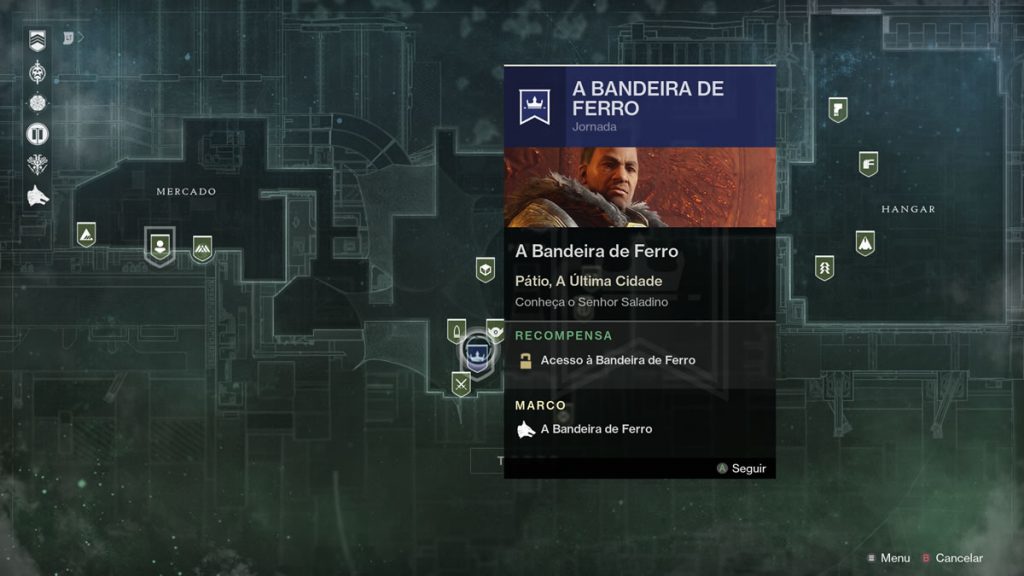Select the wolf head Iron Banner sidebar icon
Screen dimensions: 1024x576
click(x=38, y=195)
